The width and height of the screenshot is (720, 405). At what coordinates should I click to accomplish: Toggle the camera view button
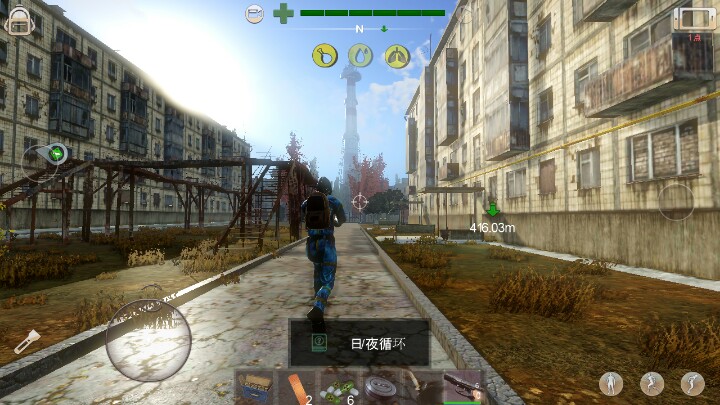255,13
